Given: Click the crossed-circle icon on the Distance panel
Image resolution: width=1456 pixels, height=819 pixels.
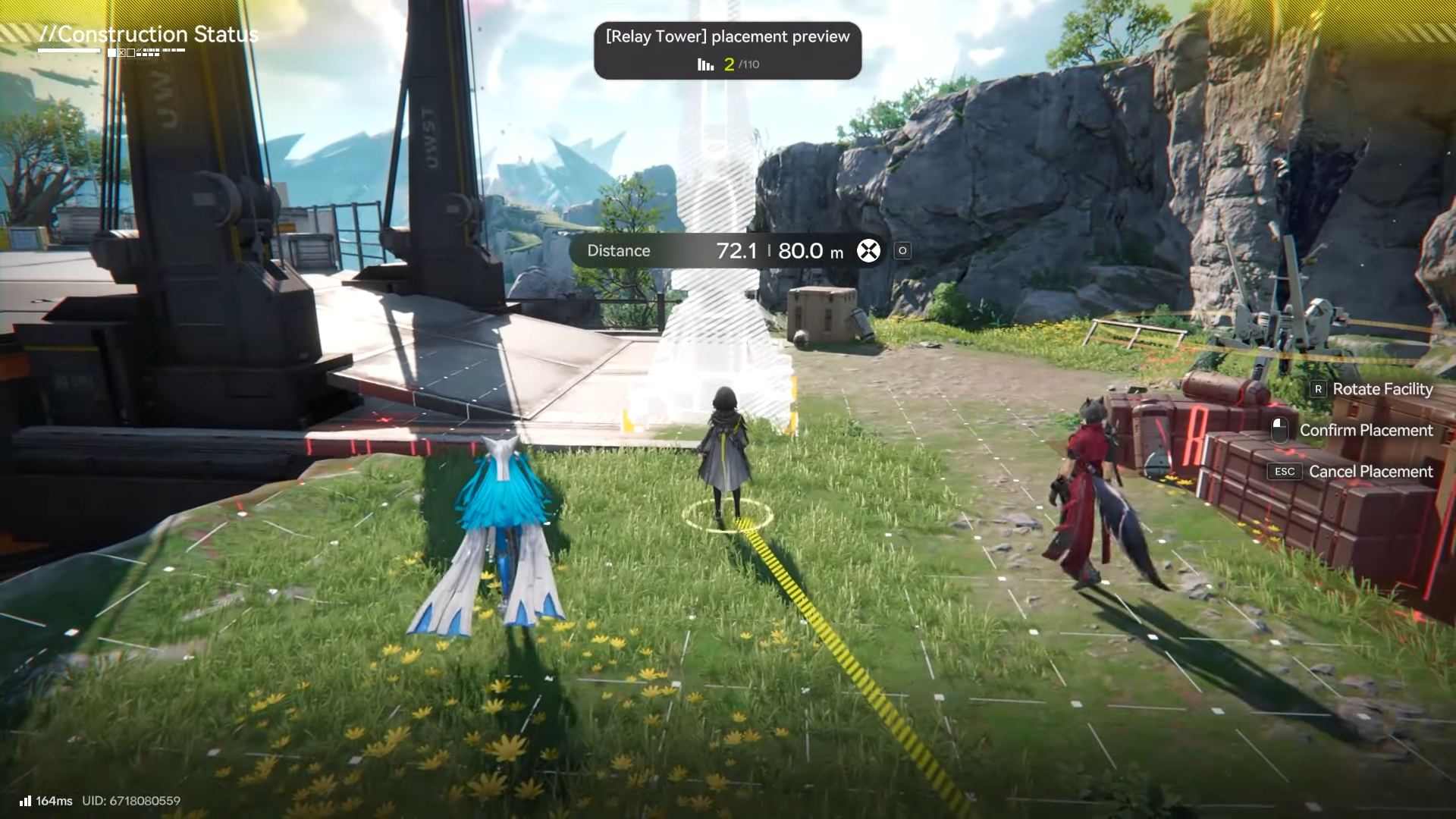Looking at the screenshot, I should tap(868, 251).
